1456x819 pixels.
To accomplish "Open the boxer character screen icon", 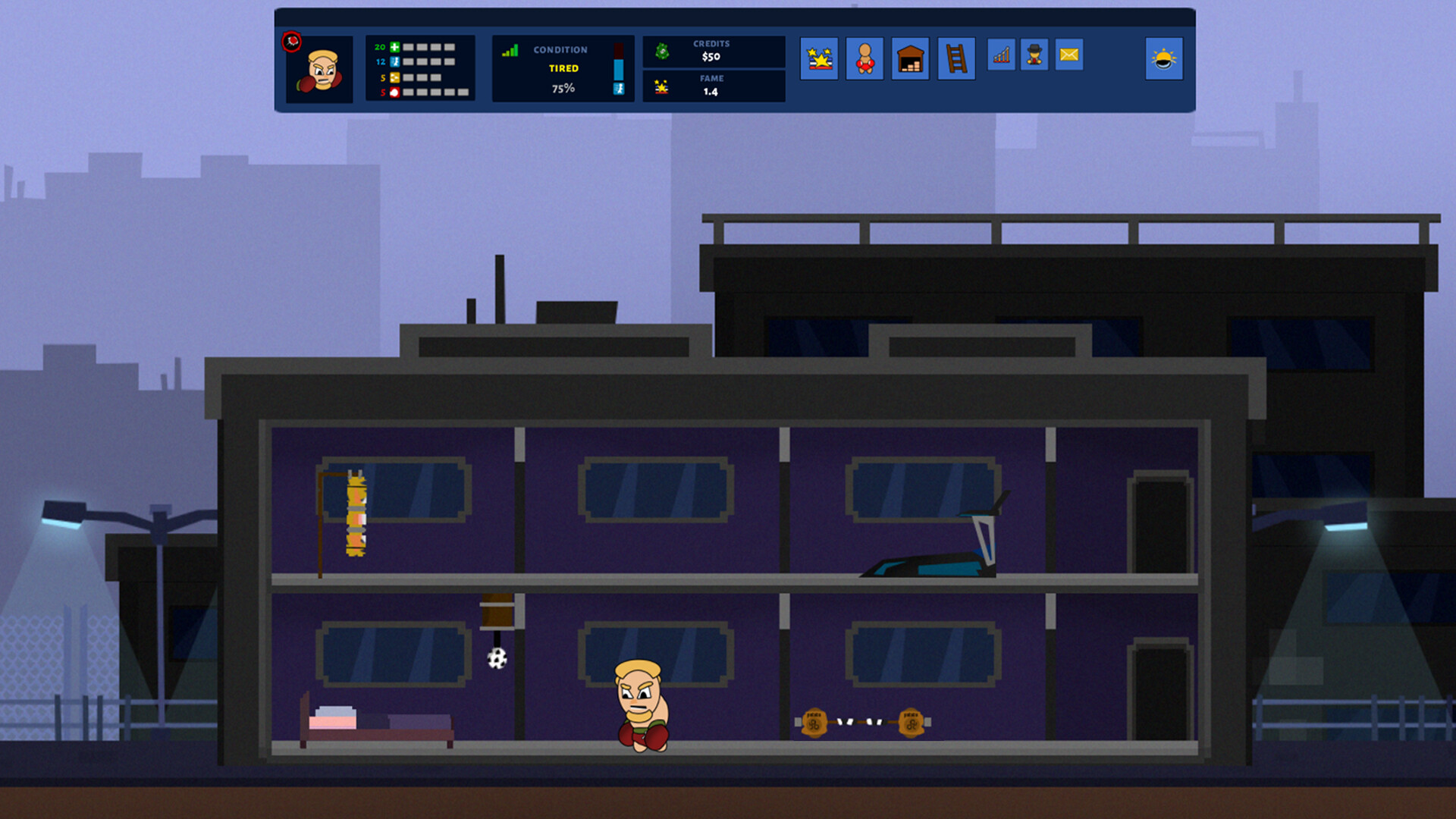I will [865, 58].
